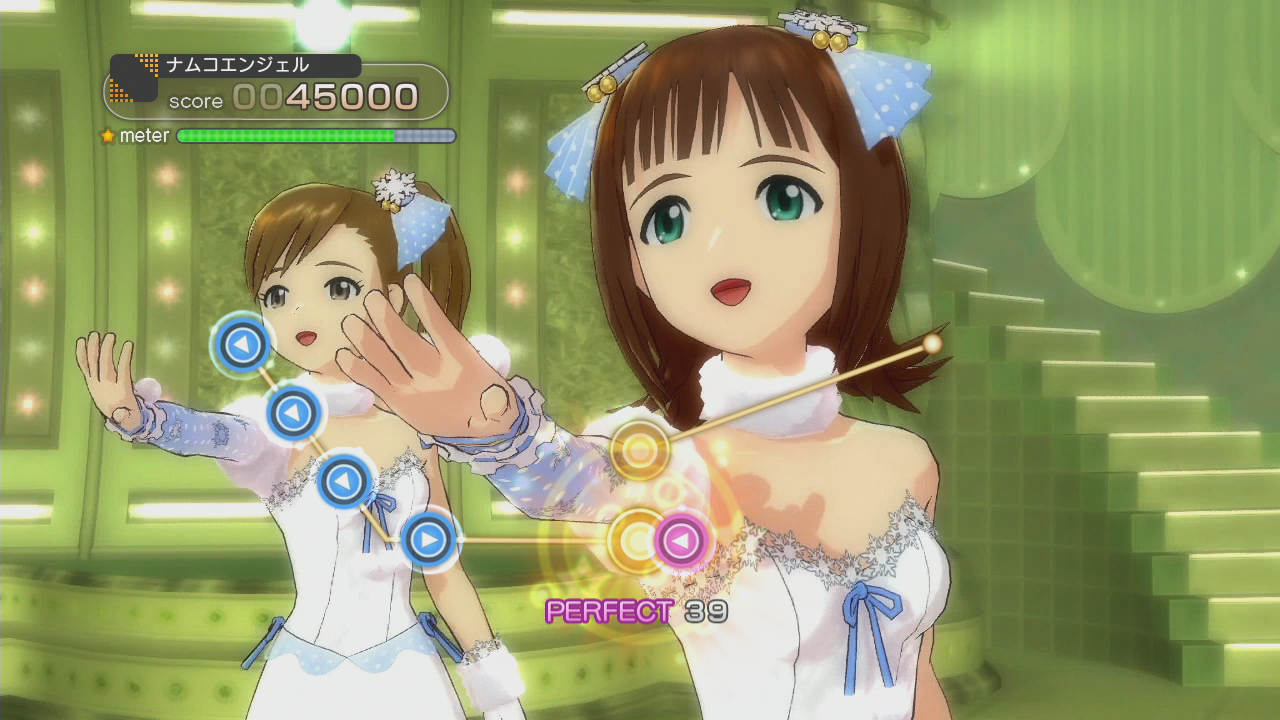Hit the pink left-arrow note
This screenshot has height=720, width=1280.
682,541
